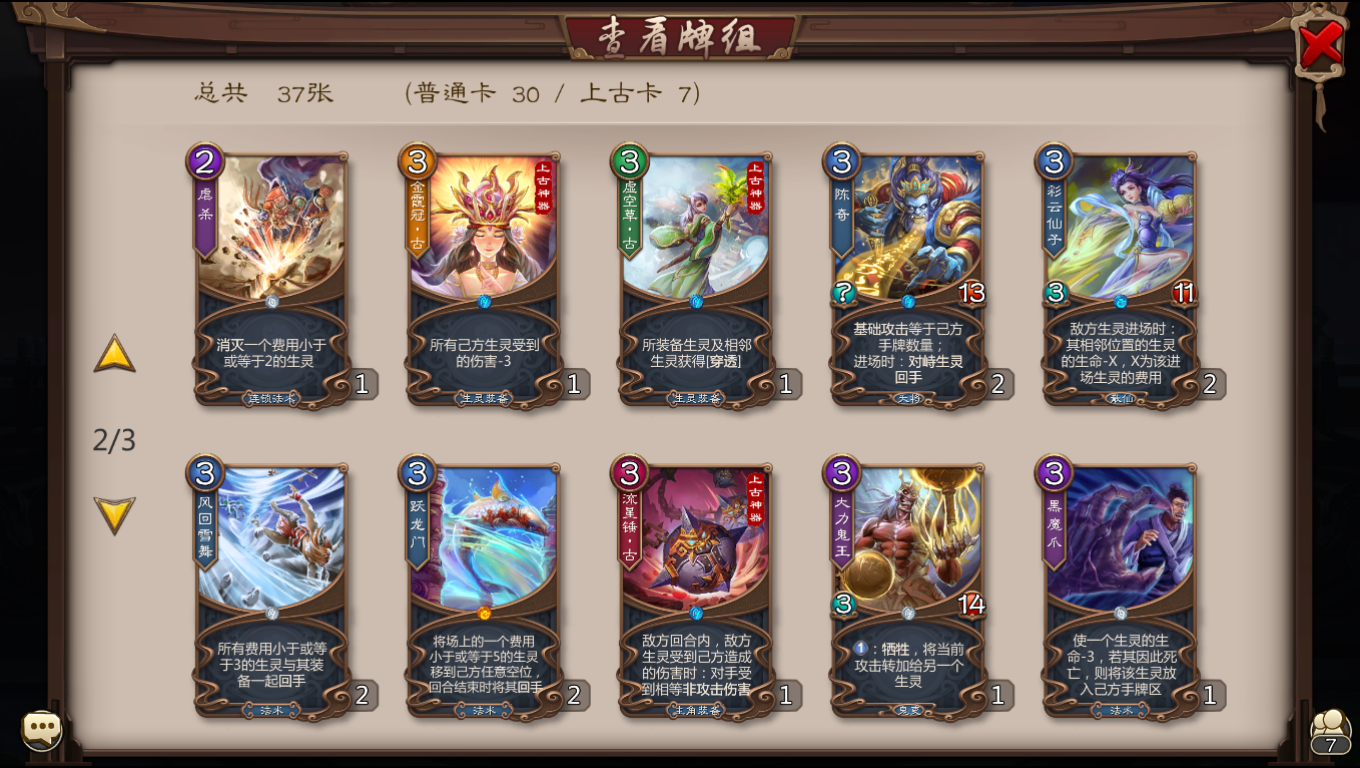Close the deck view with the red X

point(1318,42)
